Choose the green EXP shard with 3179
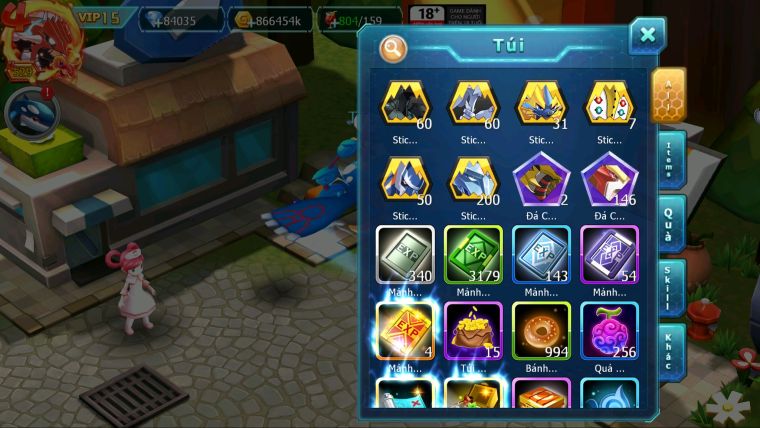Viewport: 760px width, 428px height. coord(473,255)
